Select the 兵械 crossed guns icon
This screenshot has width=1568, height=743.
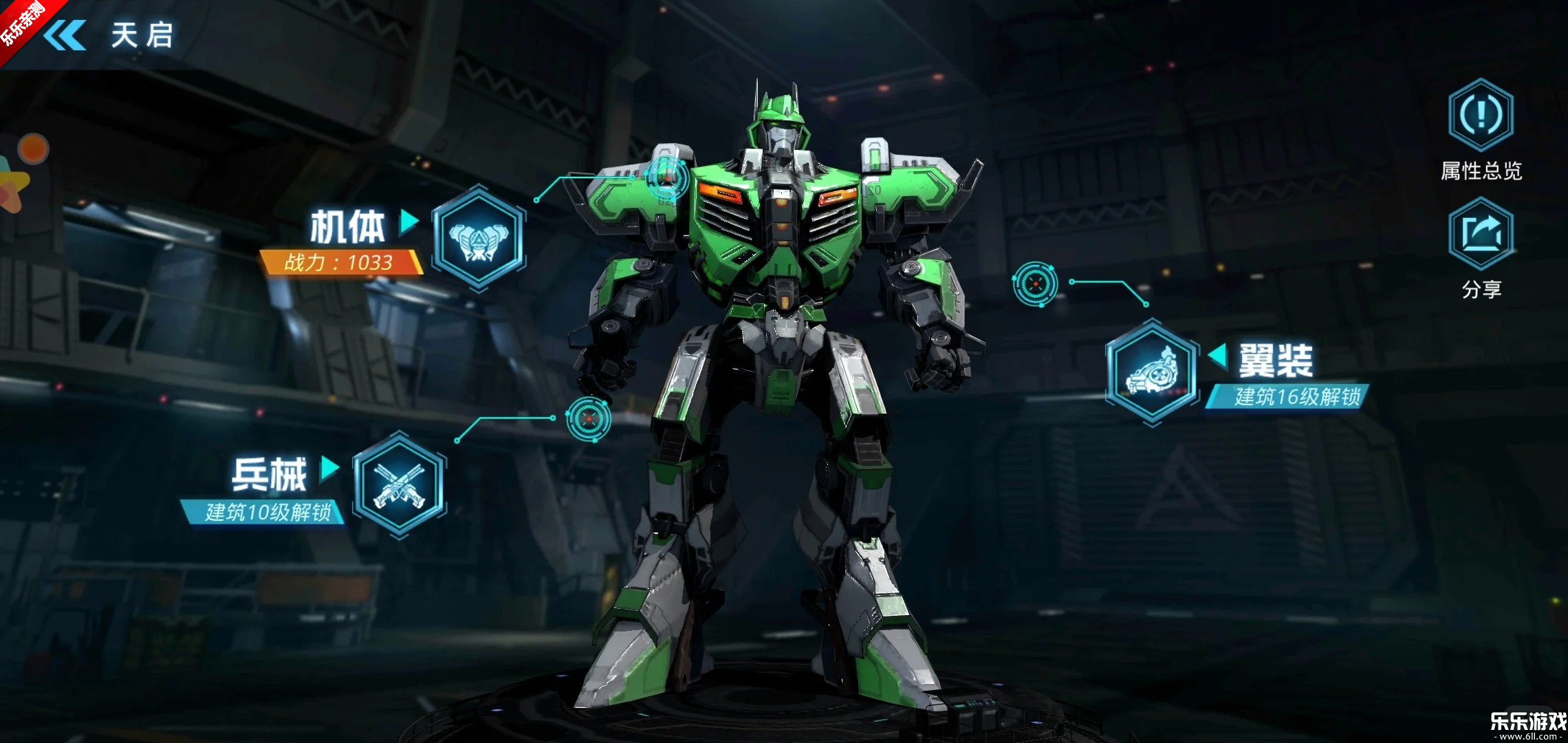click(400, 485)
